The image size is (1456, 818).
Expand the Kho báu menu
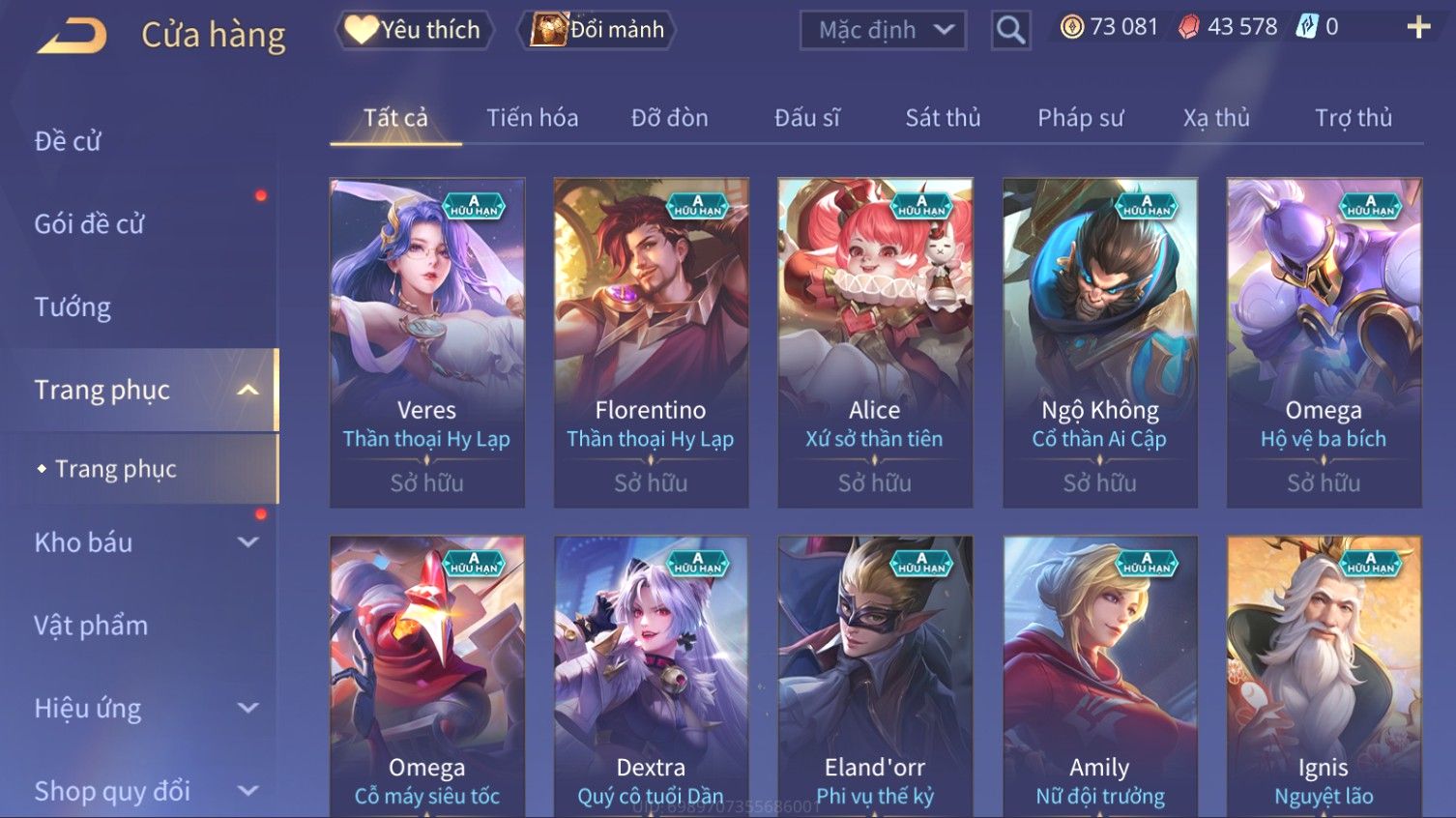click(x=145, y=542)
